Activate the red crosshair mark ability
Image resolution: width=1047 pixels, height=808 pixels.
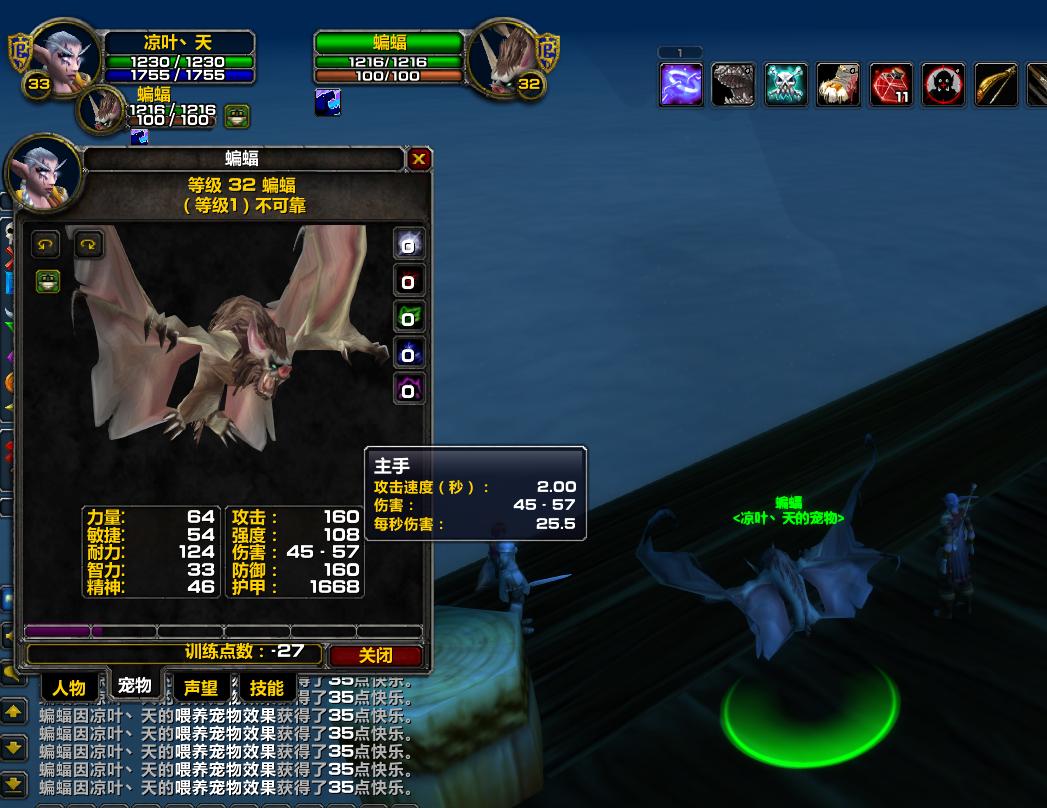click(943, 85)
